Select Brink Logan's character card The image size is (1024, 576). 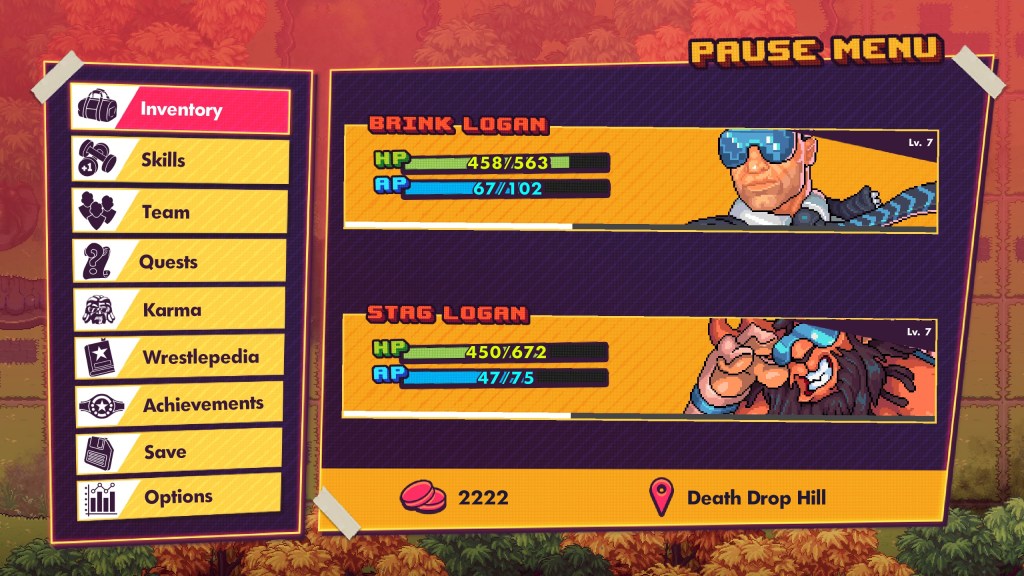click(x=640, y=178)
